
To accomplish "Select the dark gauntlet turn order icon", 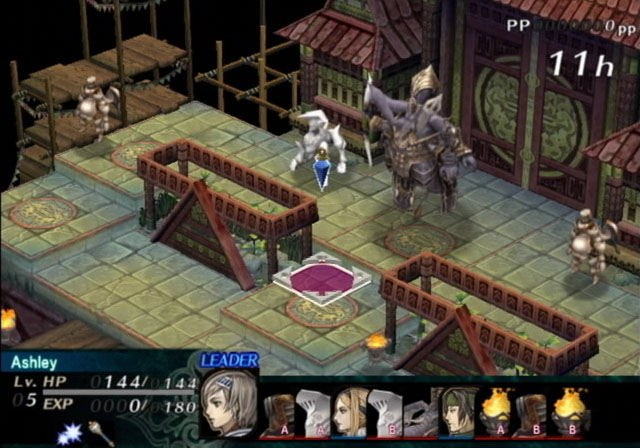I will [422, 412].
